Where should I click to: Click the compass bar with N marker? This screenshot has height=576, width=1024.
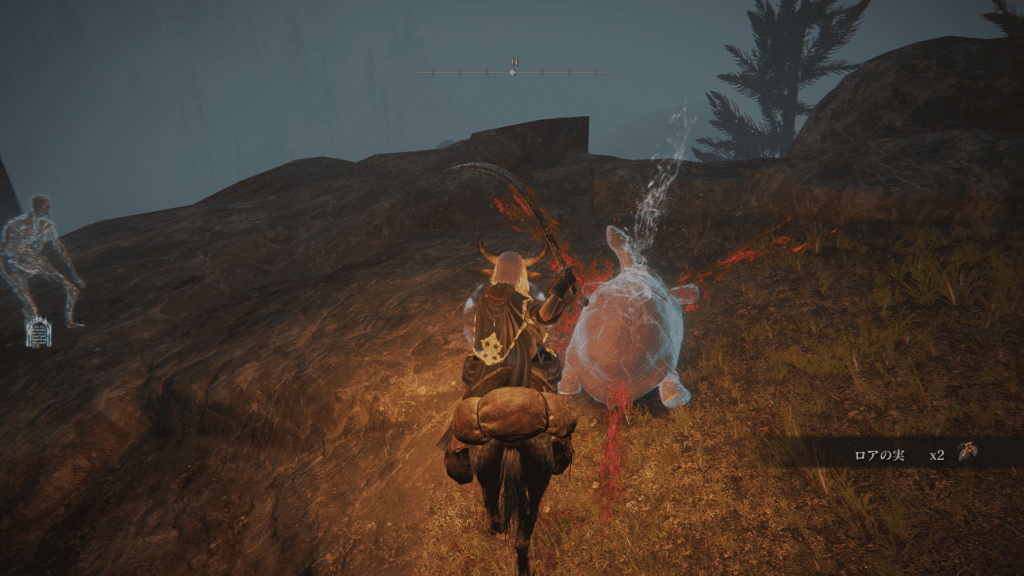512,71
